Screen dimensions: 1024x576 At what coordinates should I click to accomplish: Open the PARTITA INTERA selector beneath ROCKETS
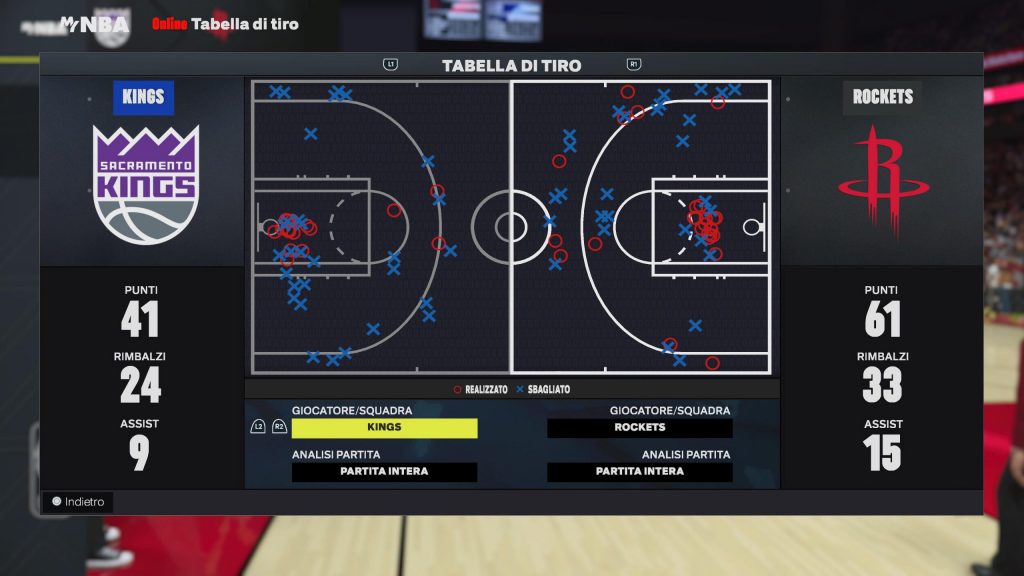pyautogui.click(x=639, y=472)
